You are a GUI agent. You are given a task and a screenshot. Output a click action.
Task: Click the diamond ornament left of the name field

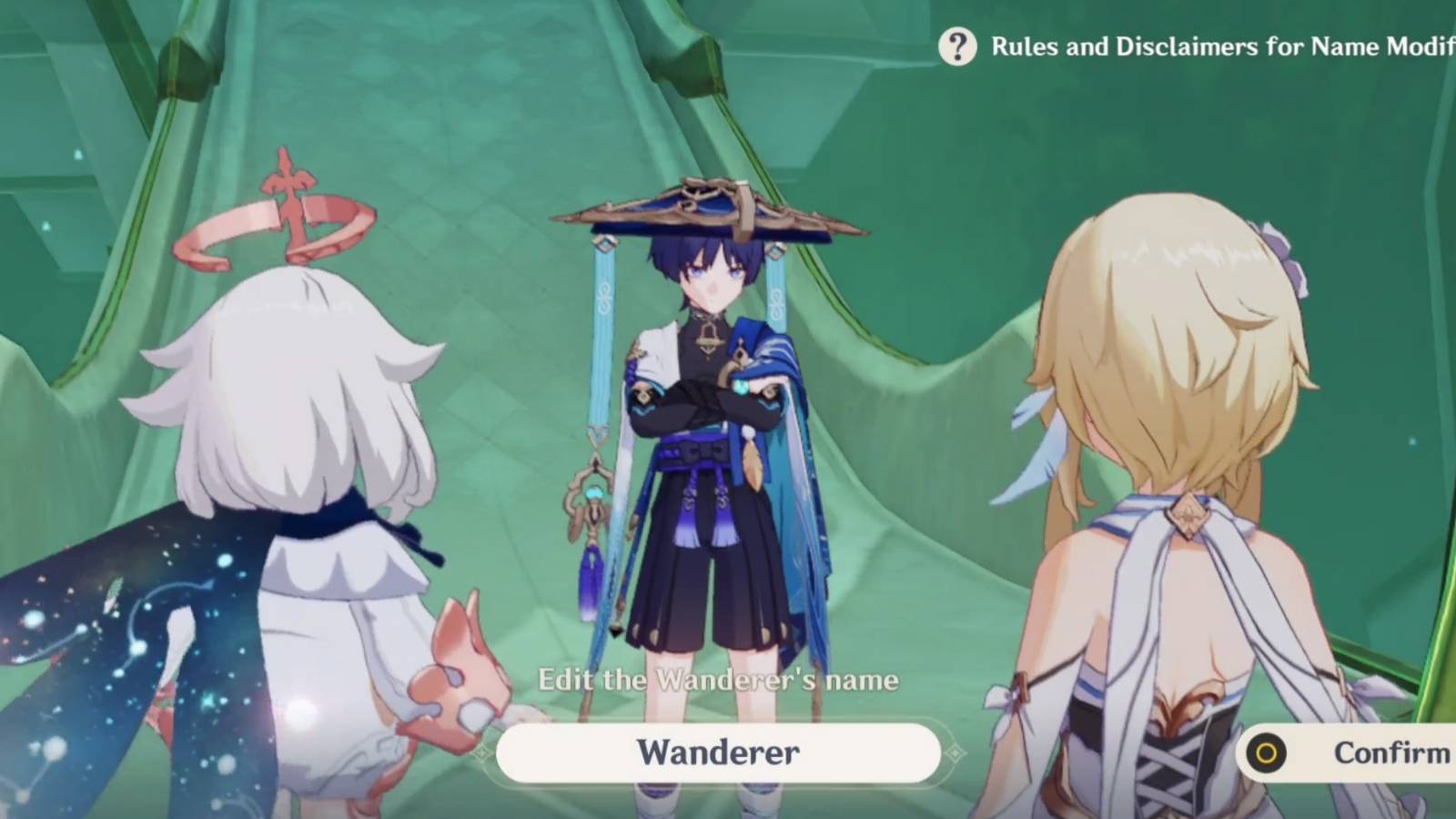tap(482, 752)
